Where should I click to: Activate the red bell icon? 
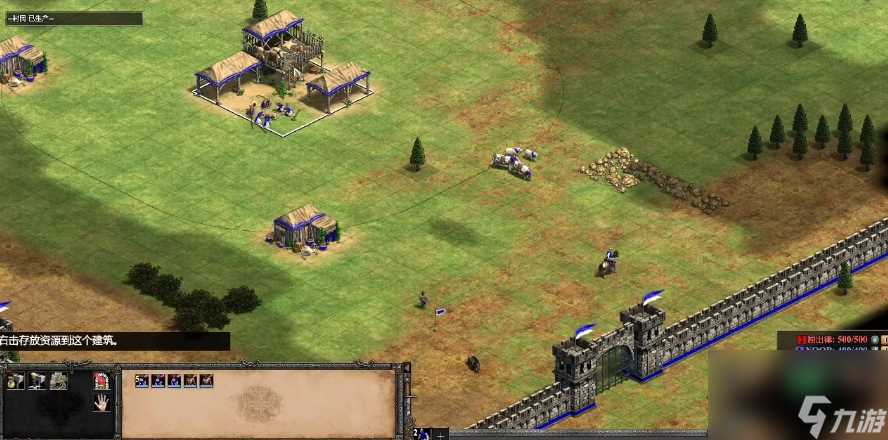click(x=101, y=380)
